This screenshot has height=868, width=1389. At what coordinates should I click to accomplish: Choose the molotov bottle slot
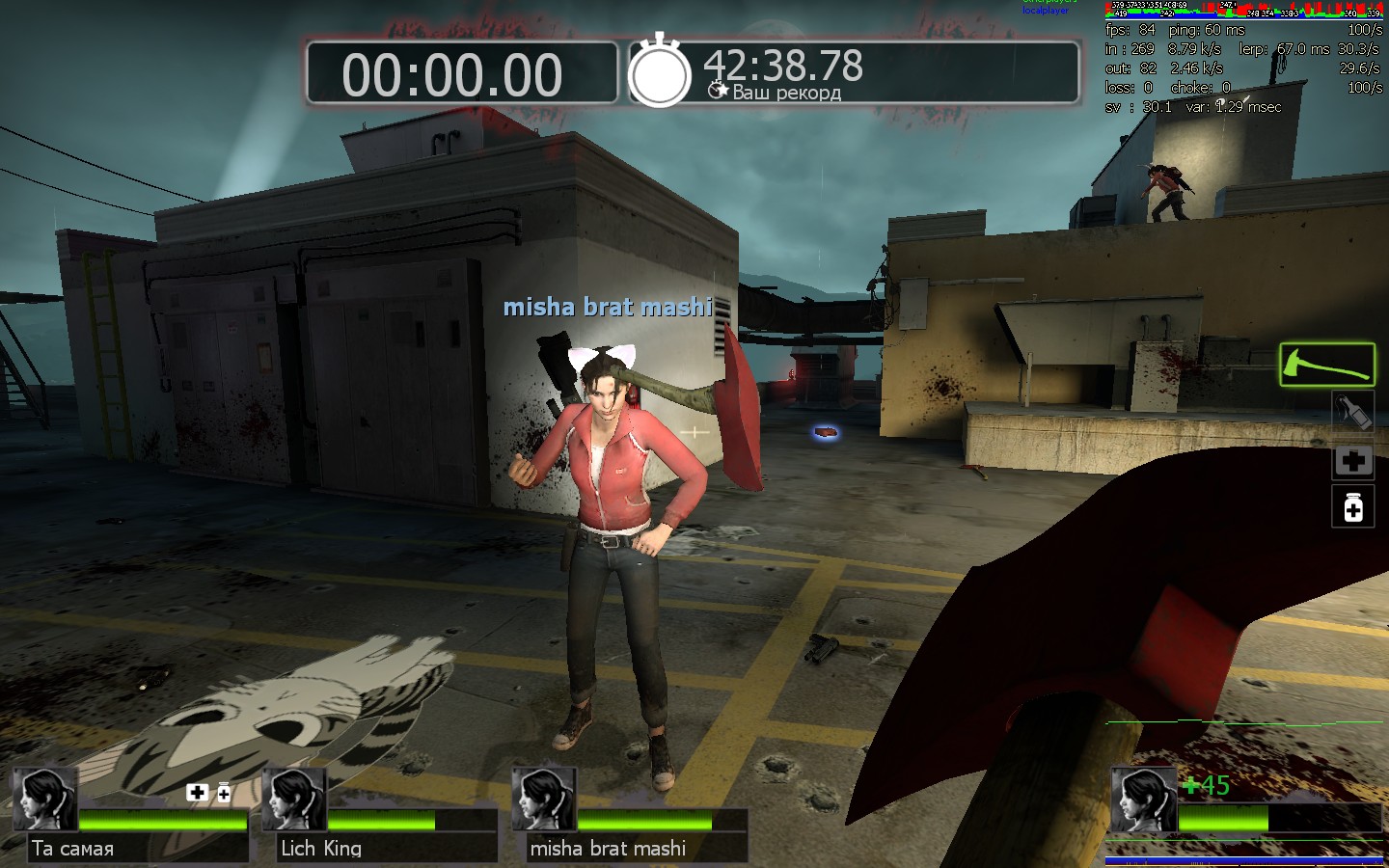click(1352, 413)
